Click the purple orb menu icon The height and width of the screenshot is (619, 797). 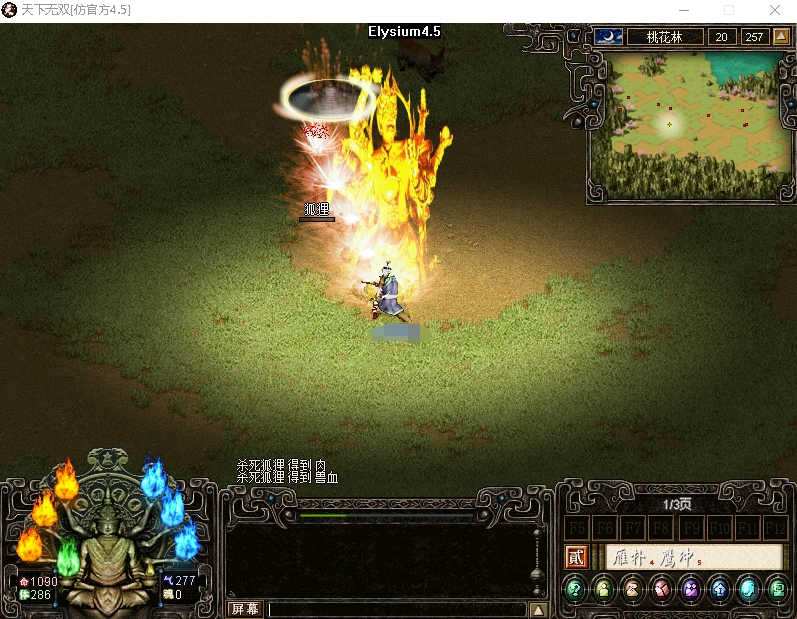[x=691, y=589]
